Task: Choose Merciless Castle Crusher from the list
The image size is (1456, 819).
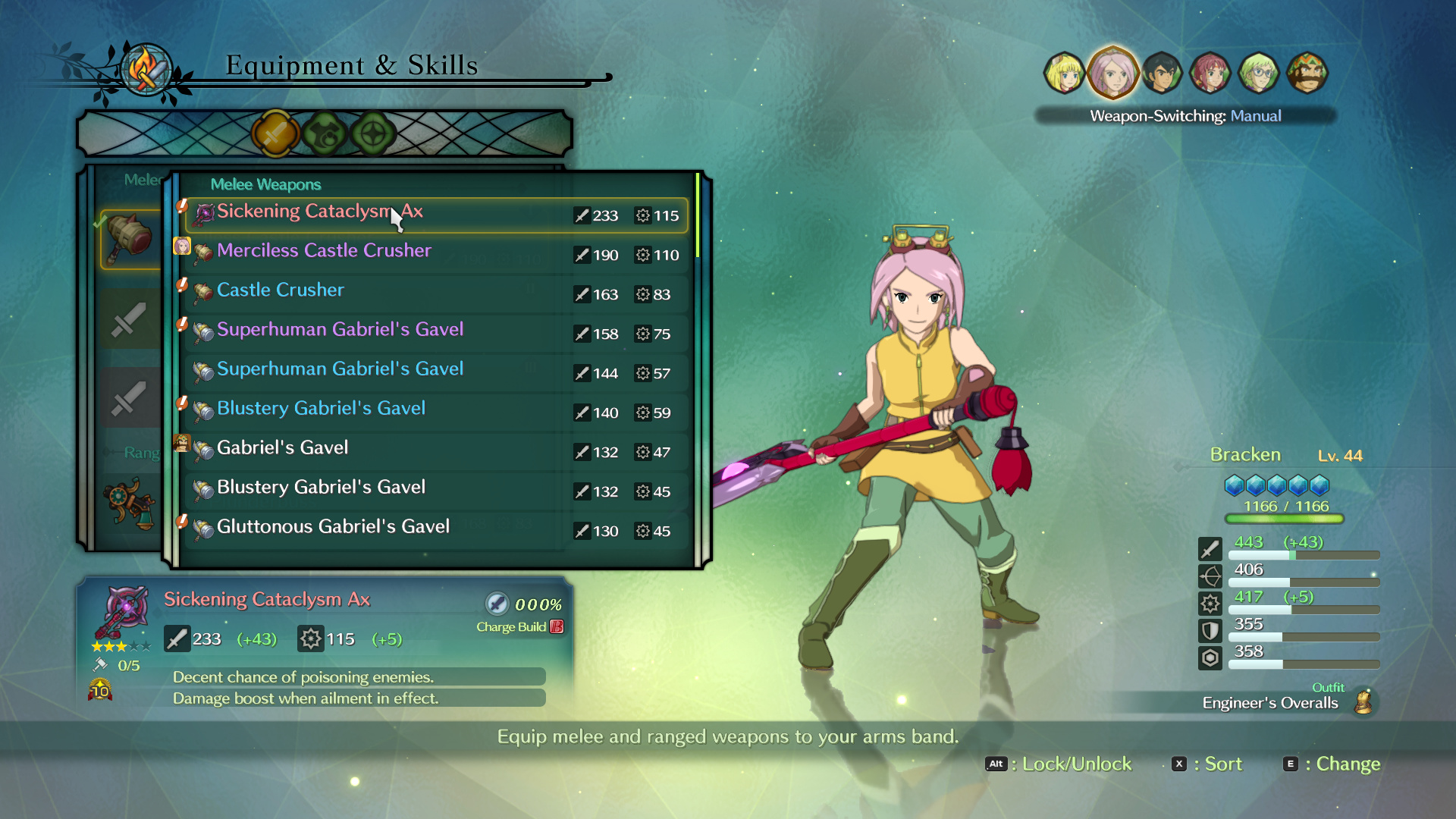Action: [x=436, y=254]
